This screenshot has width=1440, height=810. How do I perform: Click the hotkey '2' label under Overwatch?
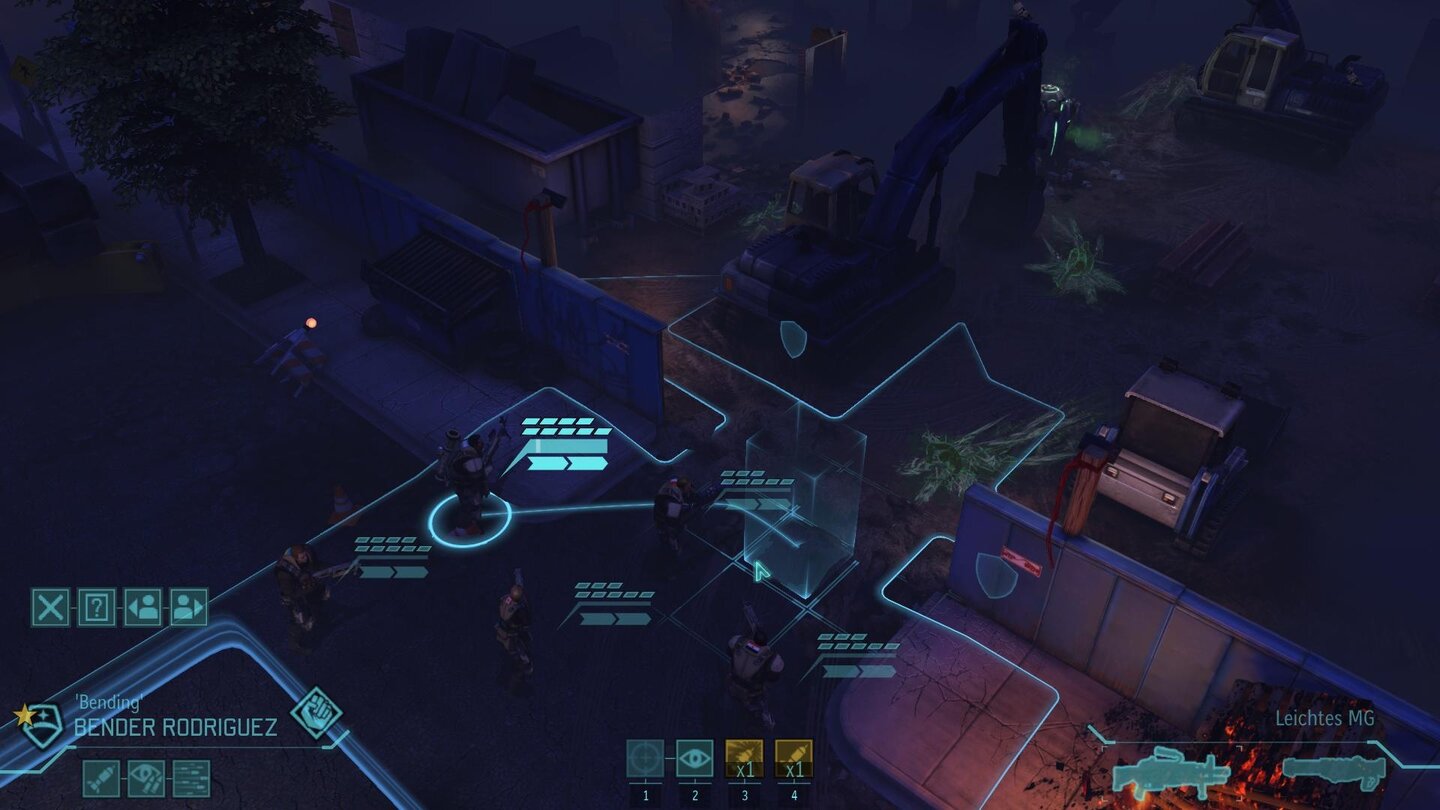coord(695,795)
